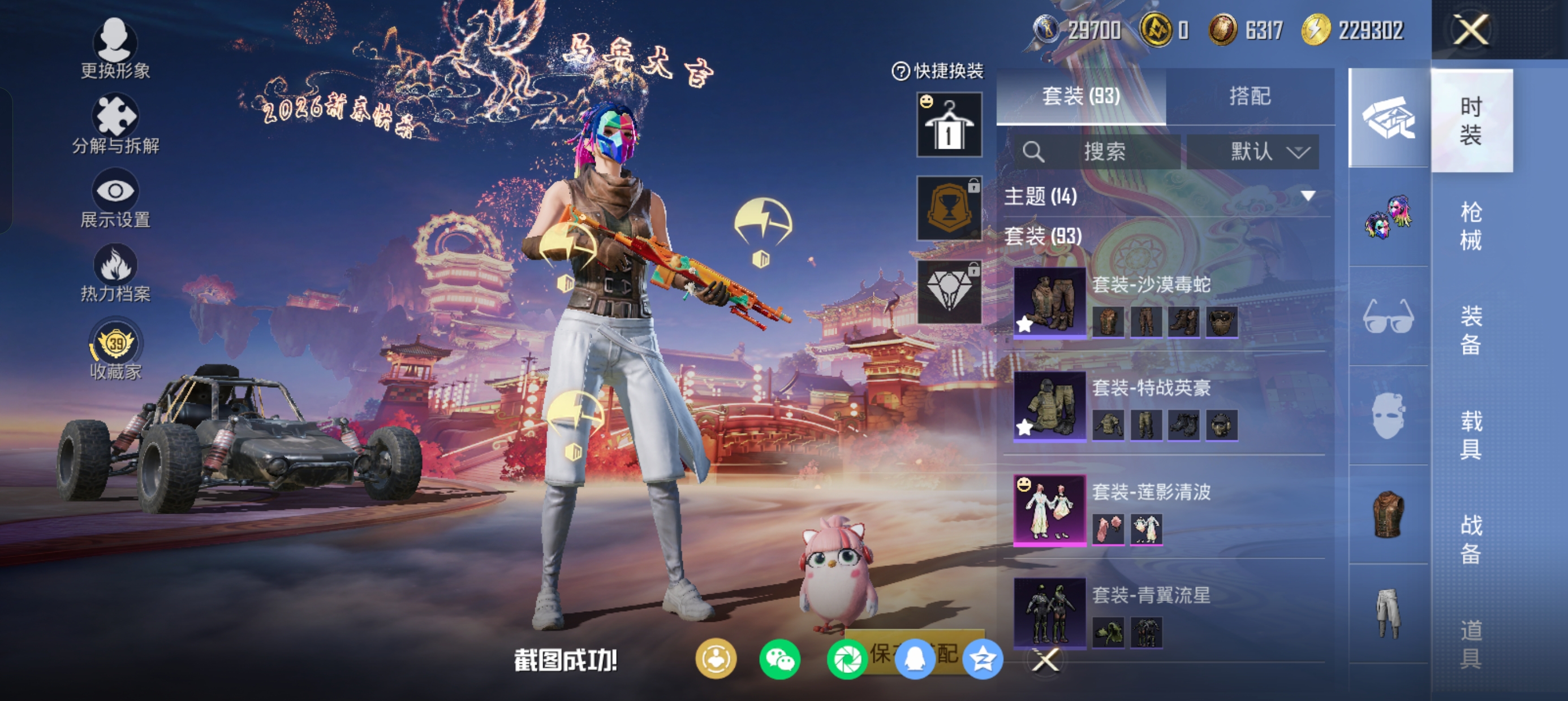Screen dimensions: 1568x701
Task: Select the glasses accessory category icon
Action: pyautogui.click(x=1388, y=317)
